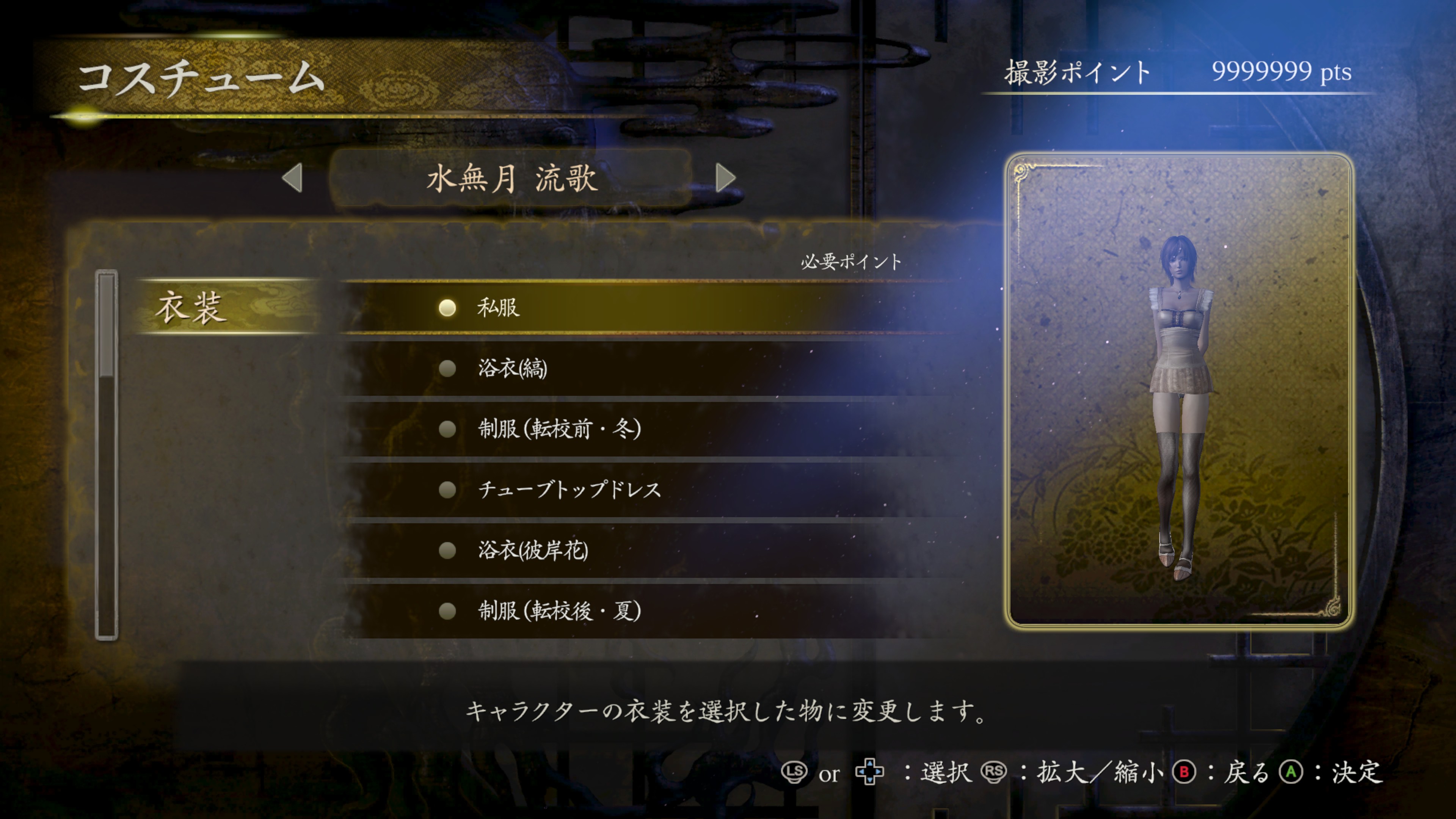Select the 私服 costume entry
The image size is (1456, 819).
click(498, 308)
